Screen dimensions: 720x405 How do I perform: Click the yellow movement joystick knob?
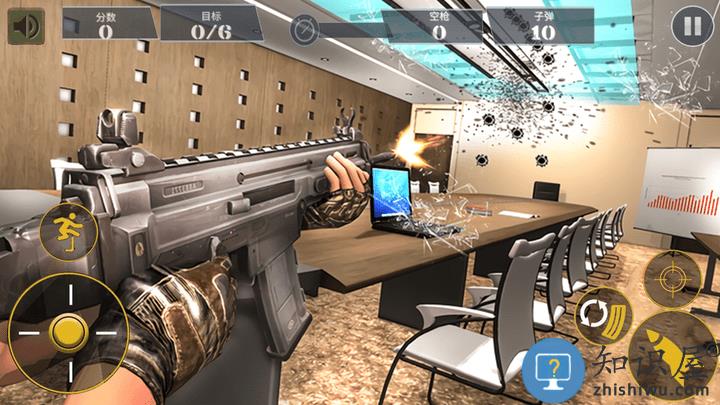[x=68, y=329]
